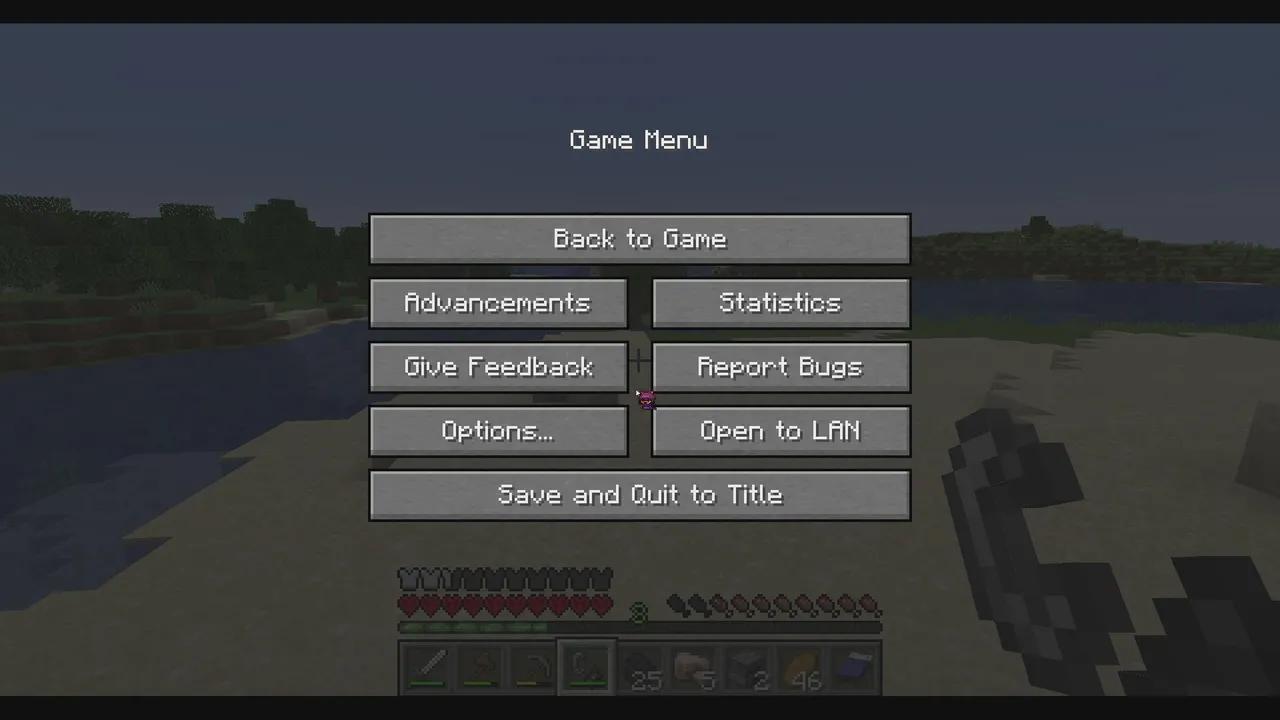Open Report Bugs
Image resolution: width=1280 pixels, height=720 pixels.
tap(780, 367)
